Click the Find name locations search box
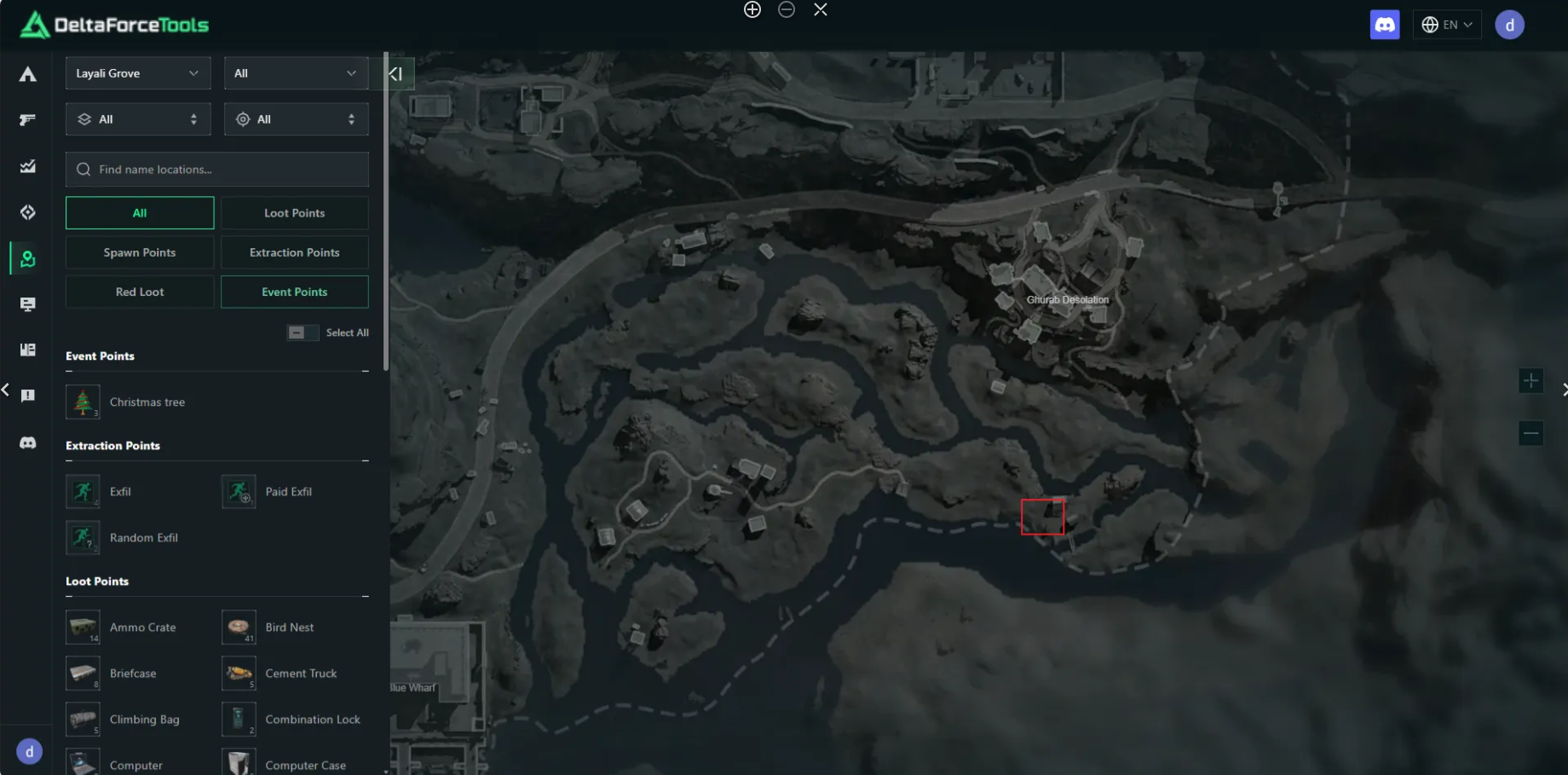This screenshot has width=1568, height=775. point(217,170)
